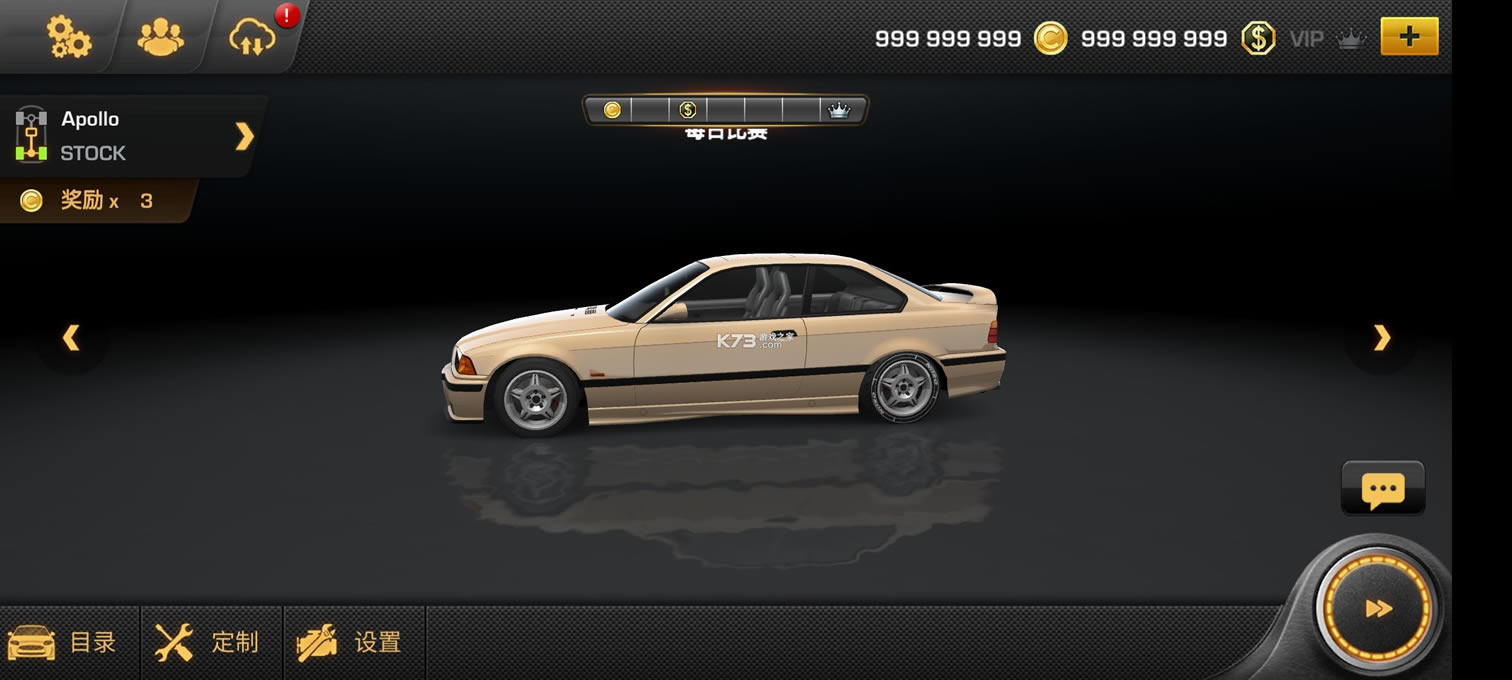Image resolution: width=1512 pixels, height=680 pixels.
Task: Click the VIP crown status
Action: [1326, 39]
